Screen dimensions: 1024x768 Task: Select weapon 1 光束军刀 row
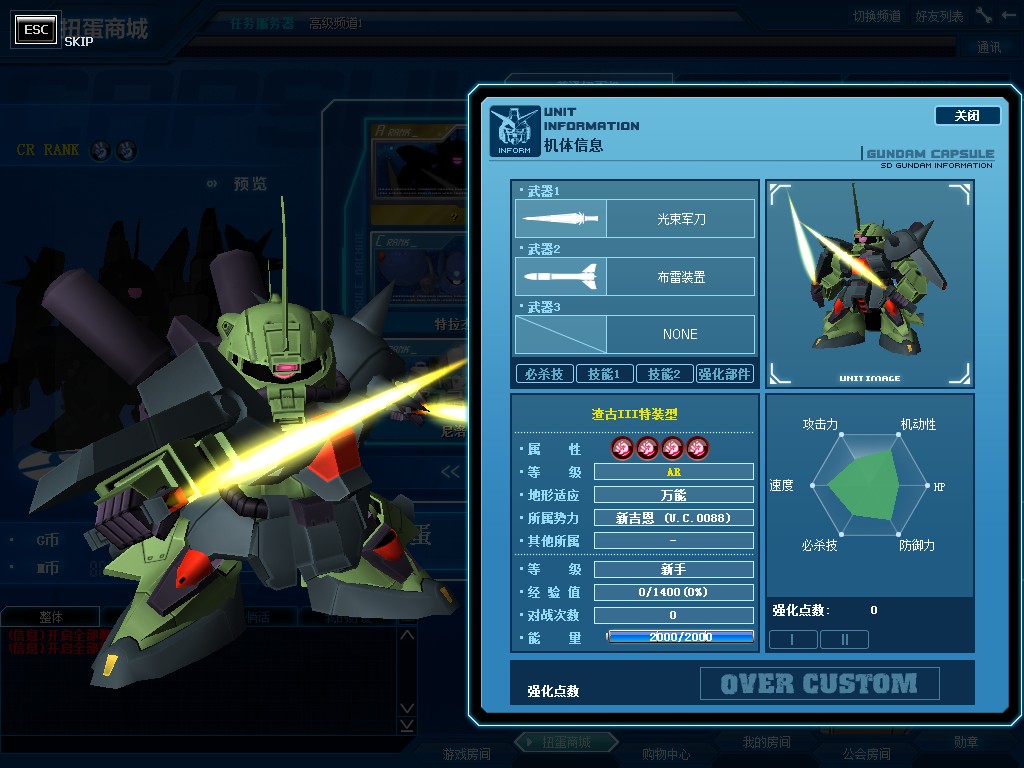(635, 219)
